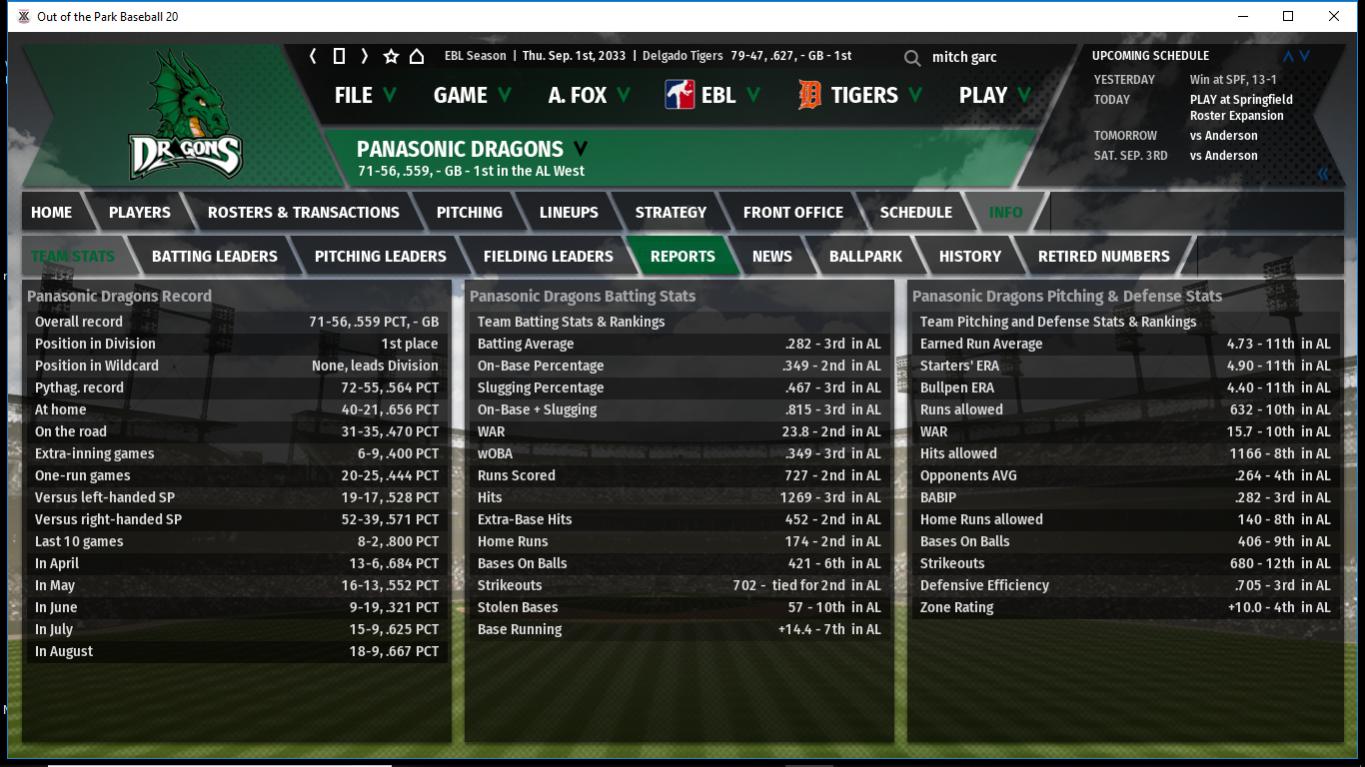The width and height of the screenshot is (1365, 767).
Task: View the BALLPARK subtab
Action: coord(865,256)
